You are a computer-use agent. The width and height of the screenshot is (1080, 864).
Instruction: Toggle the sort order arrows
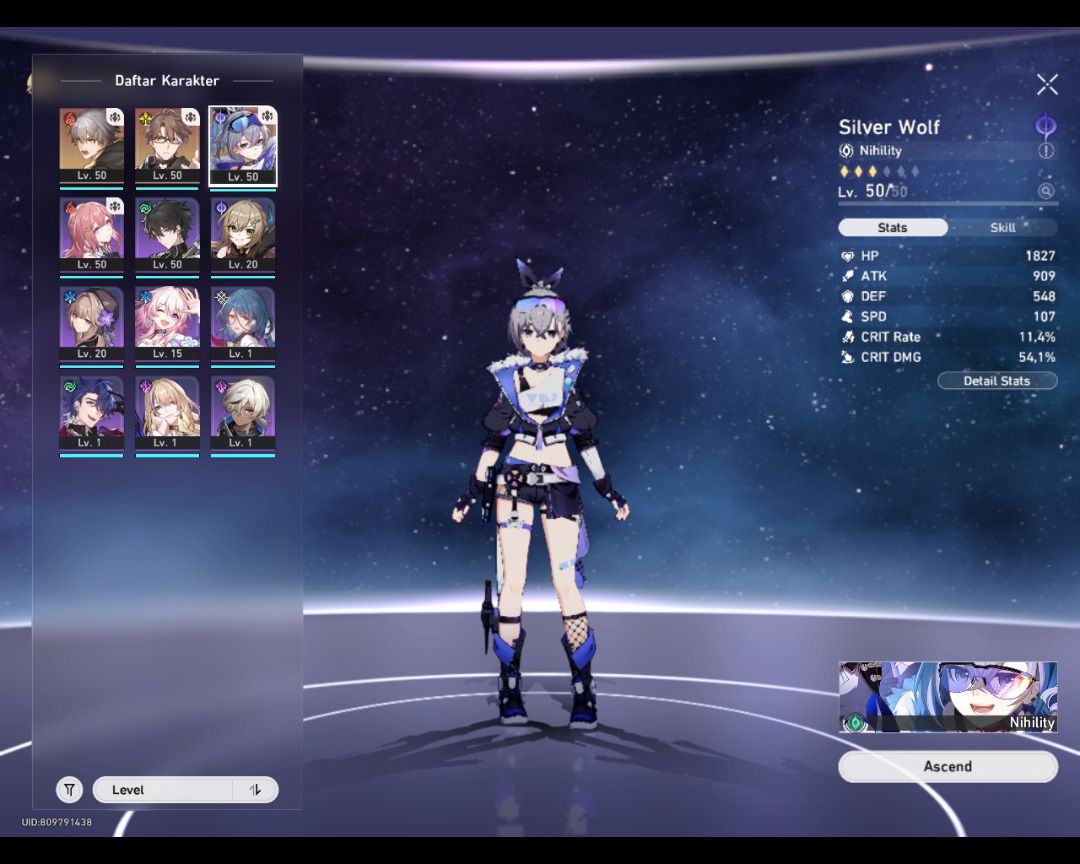point(255,790)
